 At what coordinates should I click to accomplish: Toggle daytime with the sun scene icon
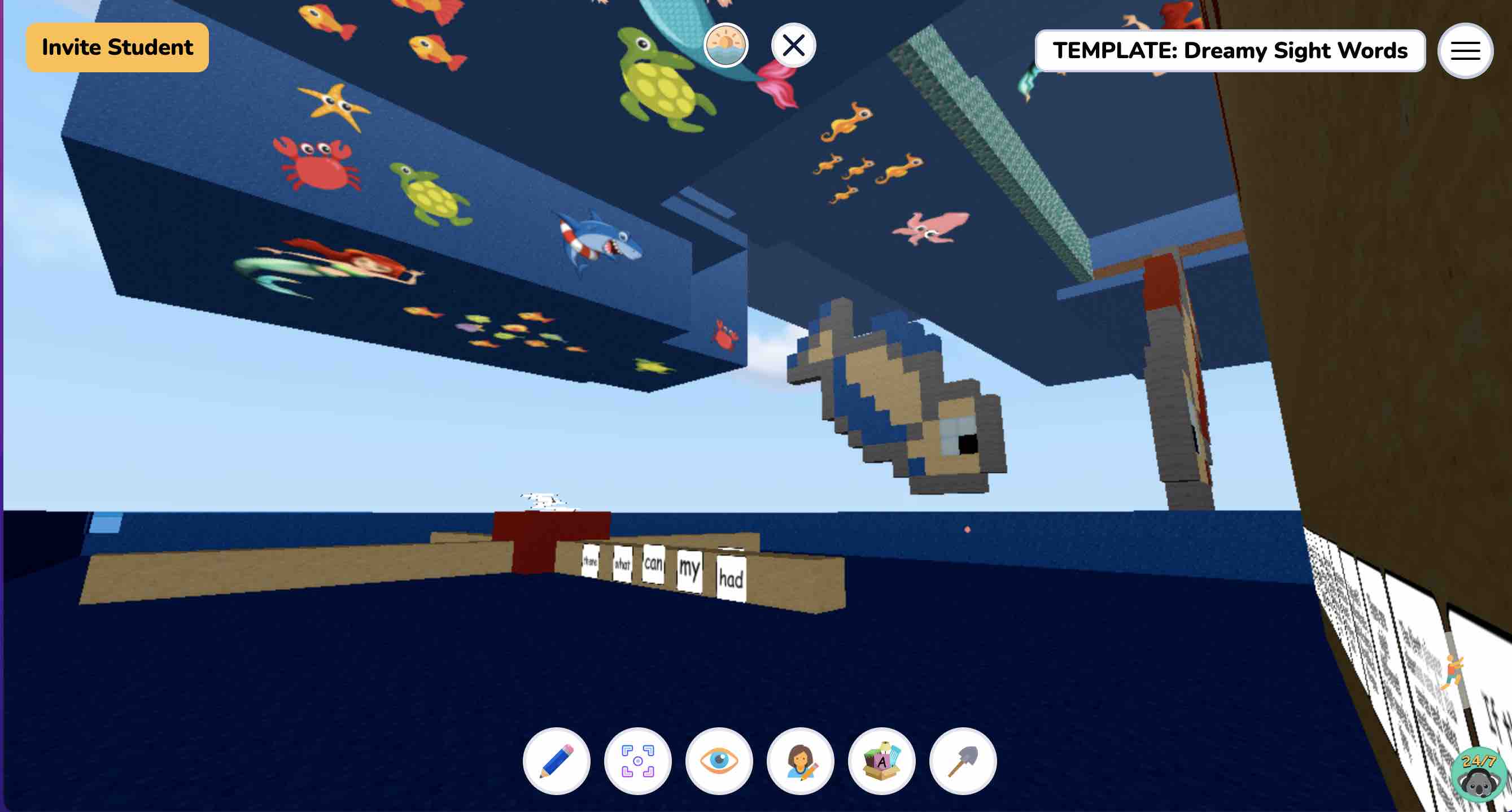coord(726,46)
